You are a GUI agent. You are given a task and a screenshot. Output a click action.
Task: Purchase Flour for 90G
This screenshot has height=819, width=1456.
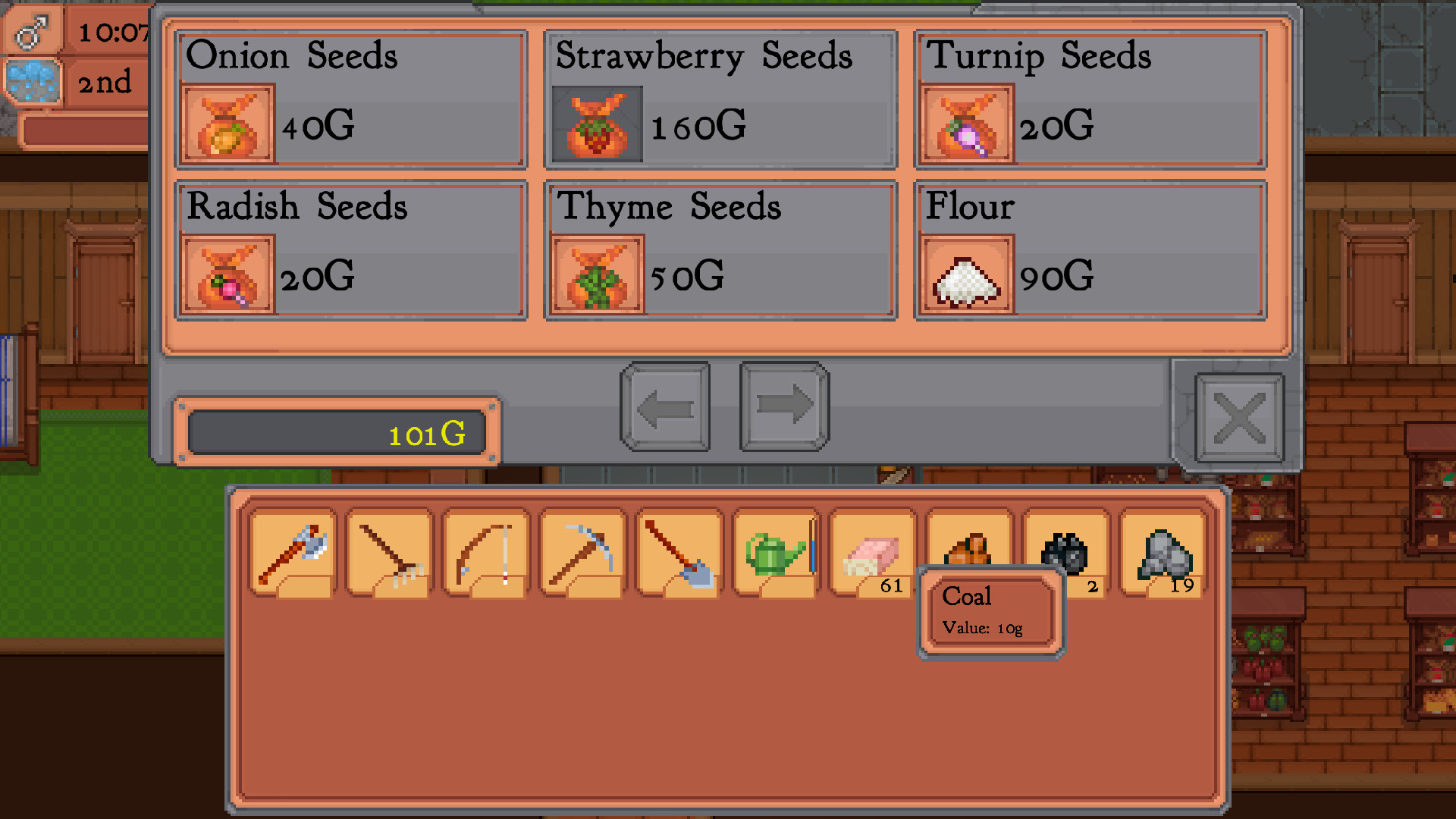[1088, 249]
